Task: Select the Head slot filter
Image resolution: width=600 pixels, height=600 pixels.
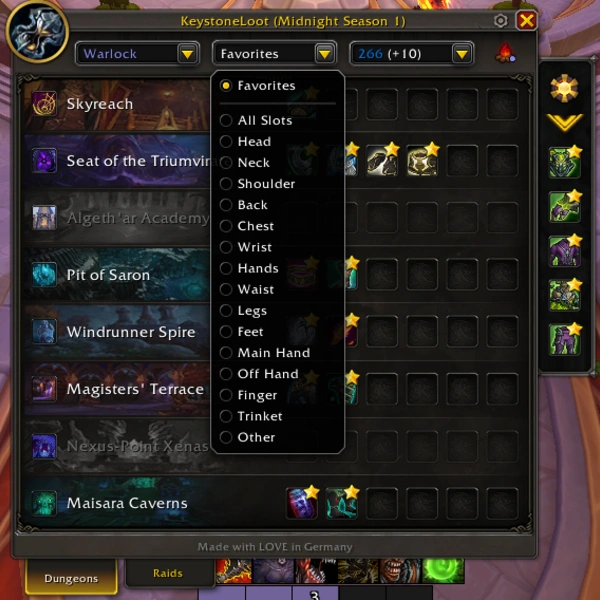Action: point(253,142)
